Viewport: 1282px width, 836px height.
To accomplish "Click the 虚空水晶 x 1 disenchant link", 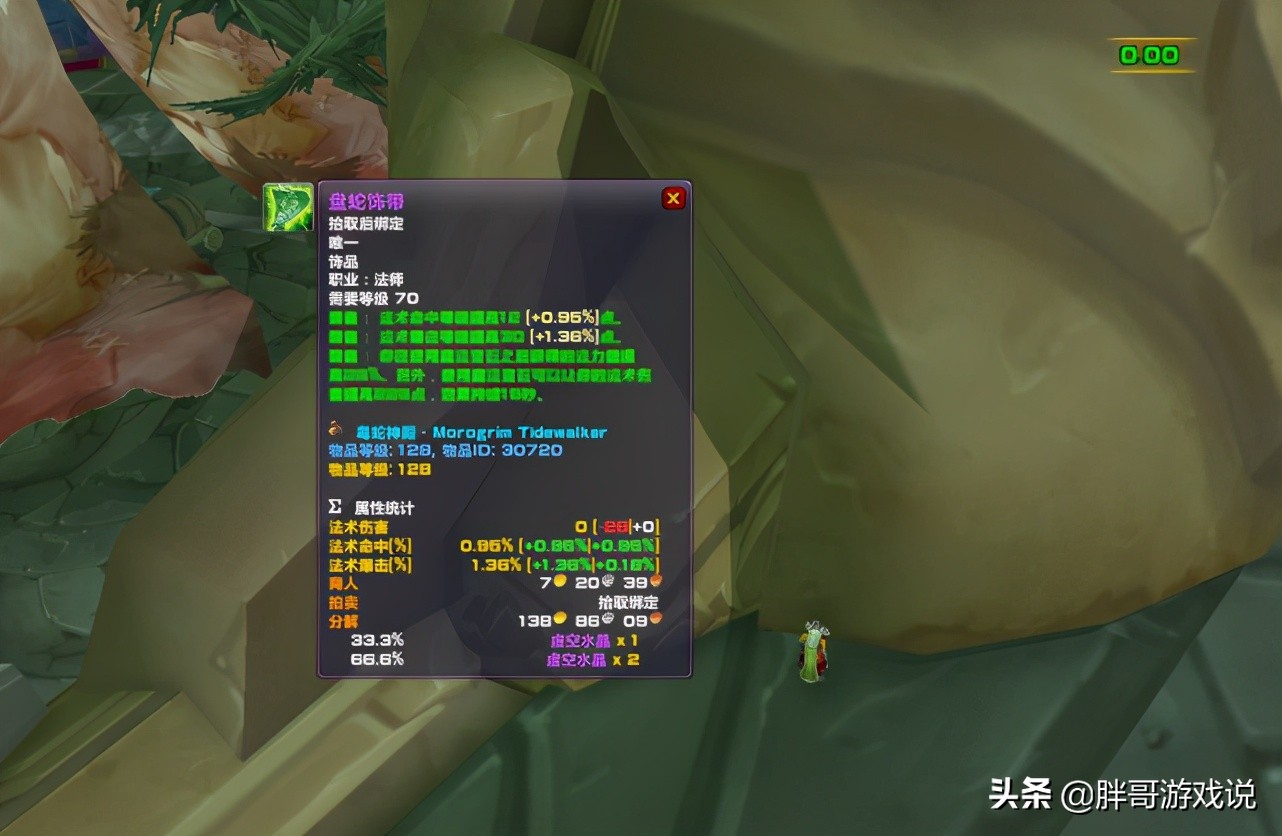I will [590, 642].
